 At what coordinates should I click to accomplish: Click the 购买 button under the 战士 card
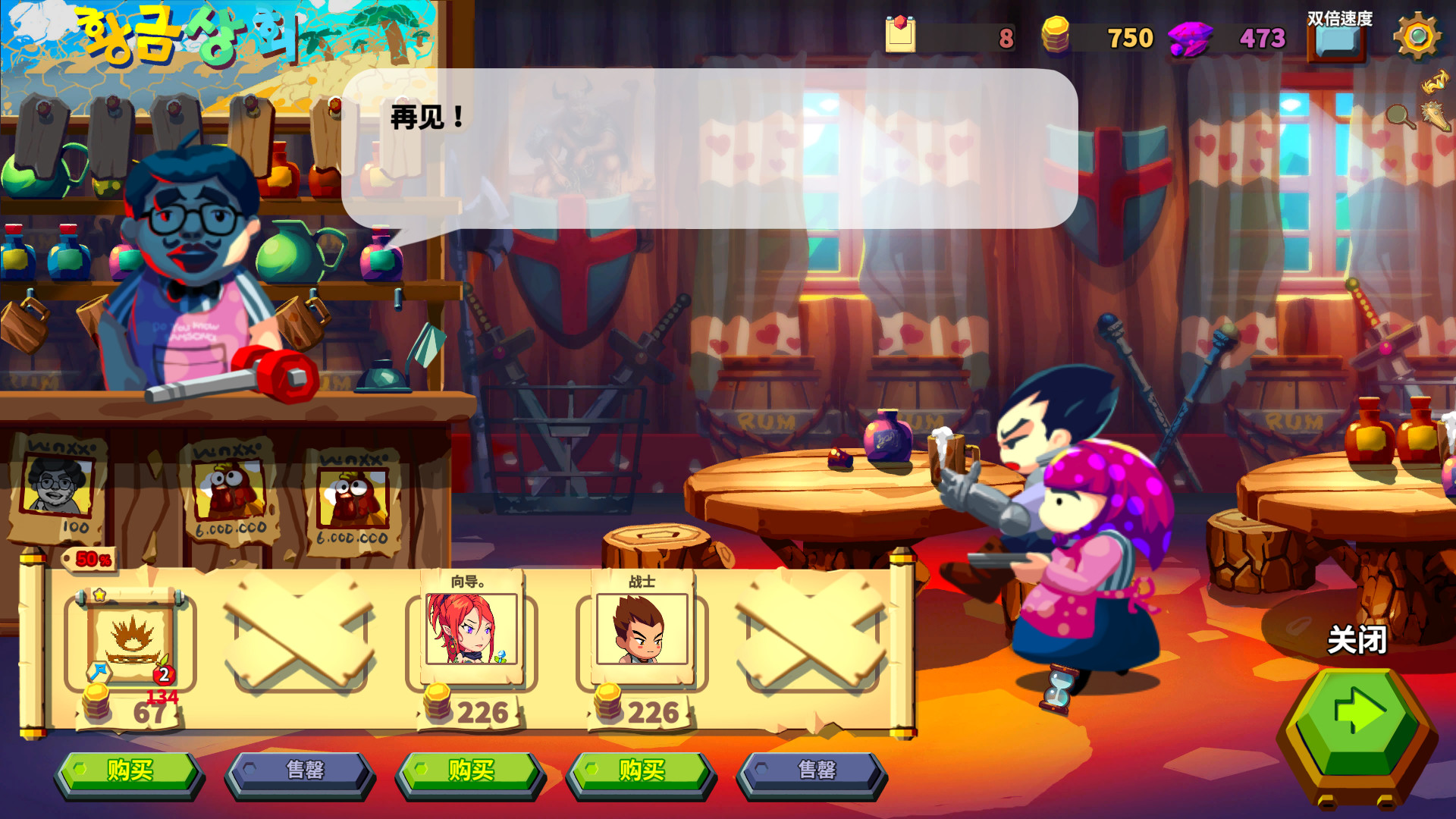point(641,771)
